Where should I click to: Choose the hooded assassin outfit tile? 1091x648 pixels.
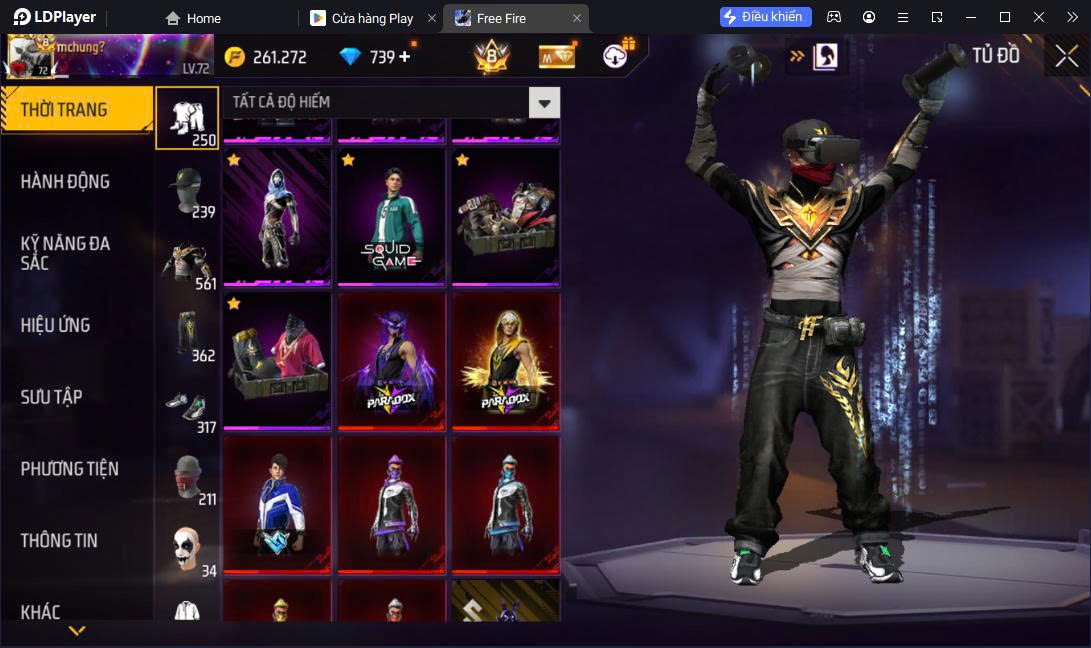[x=277, y=218]
